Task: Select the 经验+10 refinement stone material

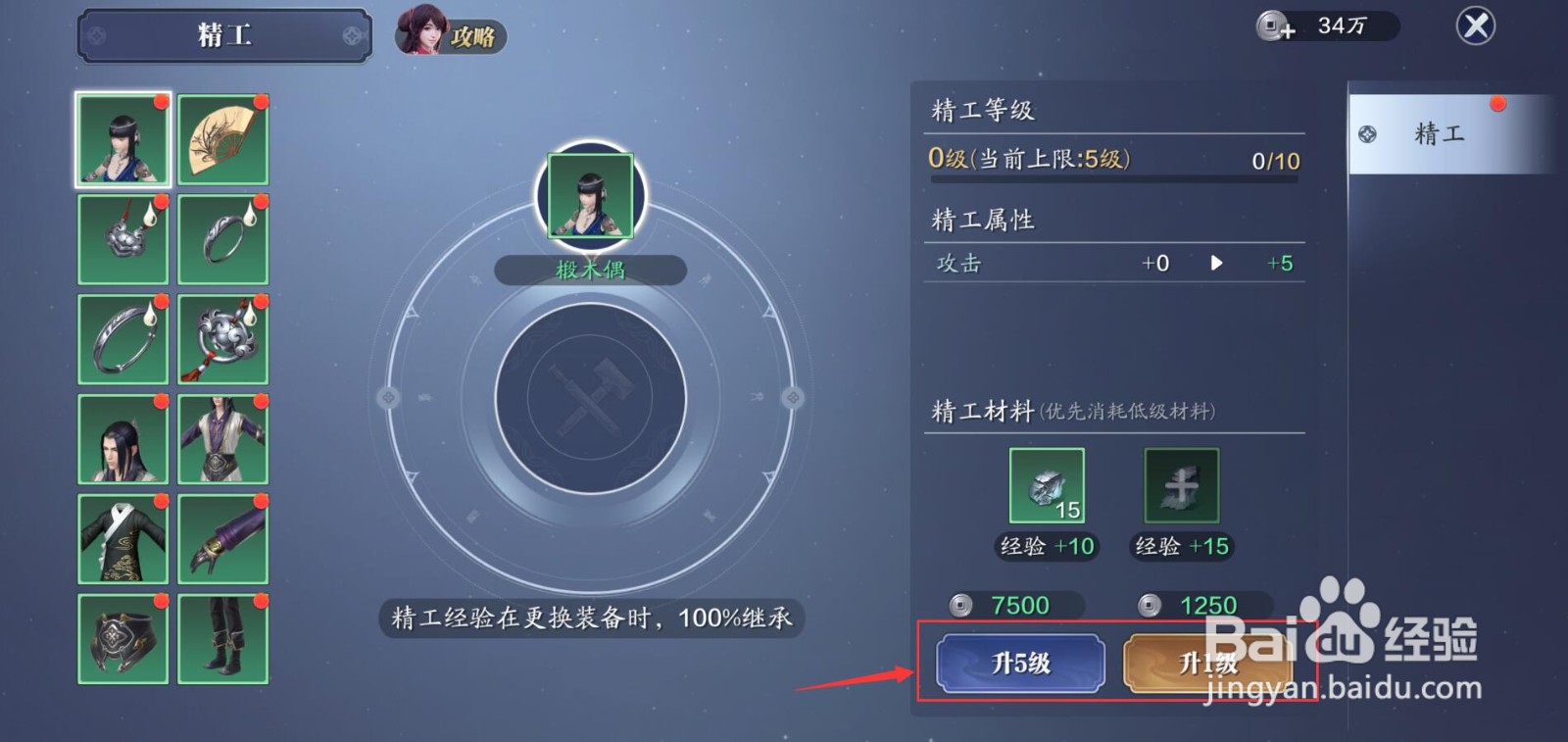Action: pyautogui.click(x=1046, y=485)
